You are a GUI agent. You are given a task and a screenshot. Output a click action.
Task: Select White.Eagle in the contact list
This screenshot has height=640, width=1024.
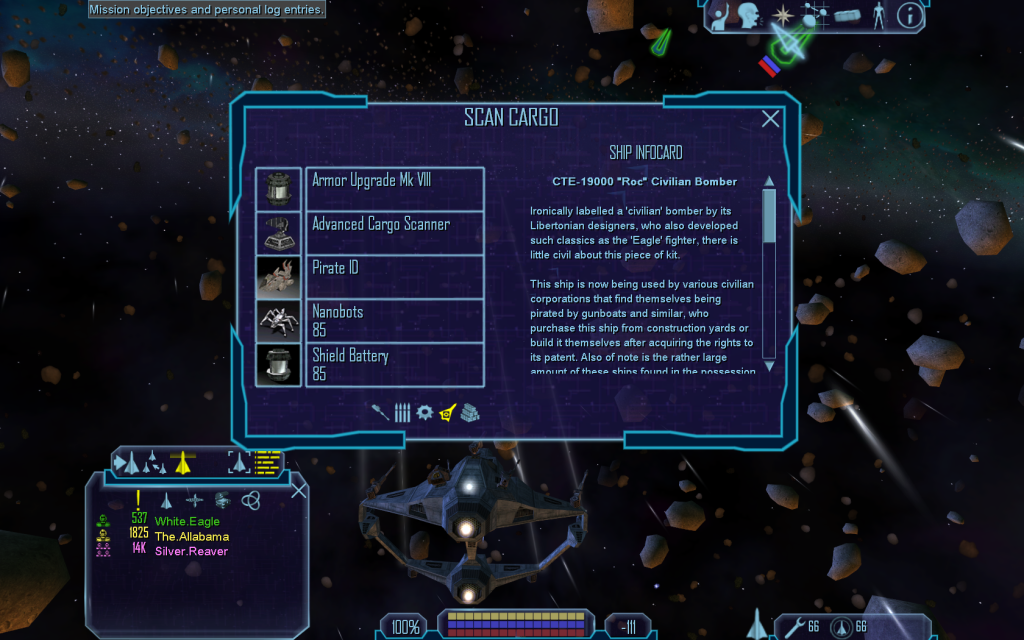(x=187, y=521)
